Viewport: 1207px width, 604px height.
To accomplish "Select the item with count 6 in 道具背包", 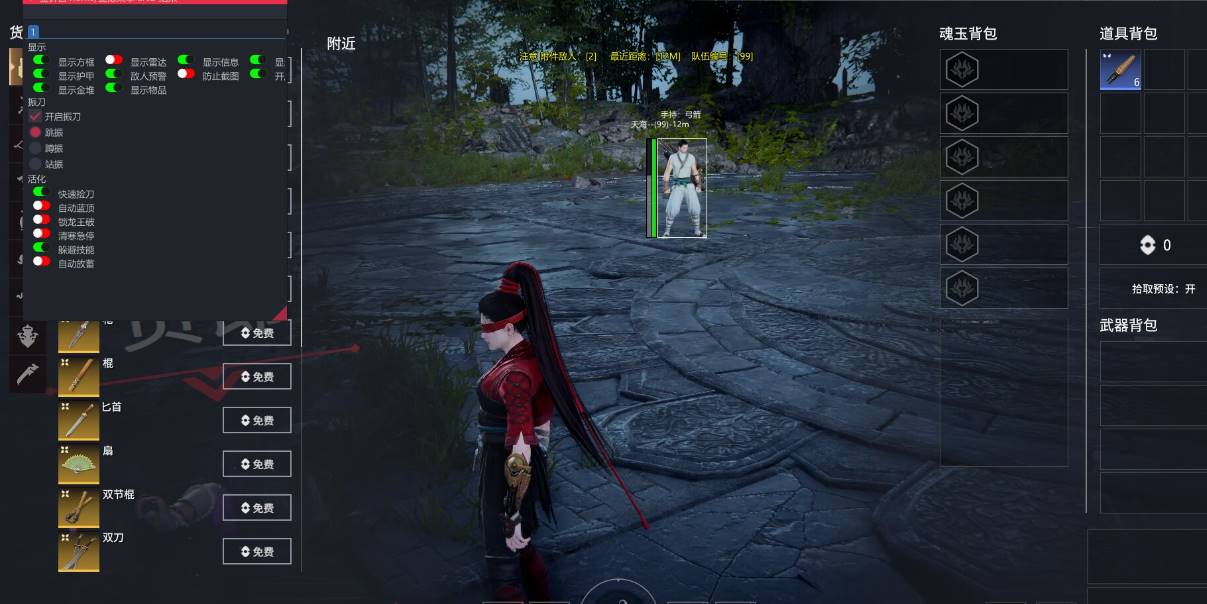I will coord(1121,71).
